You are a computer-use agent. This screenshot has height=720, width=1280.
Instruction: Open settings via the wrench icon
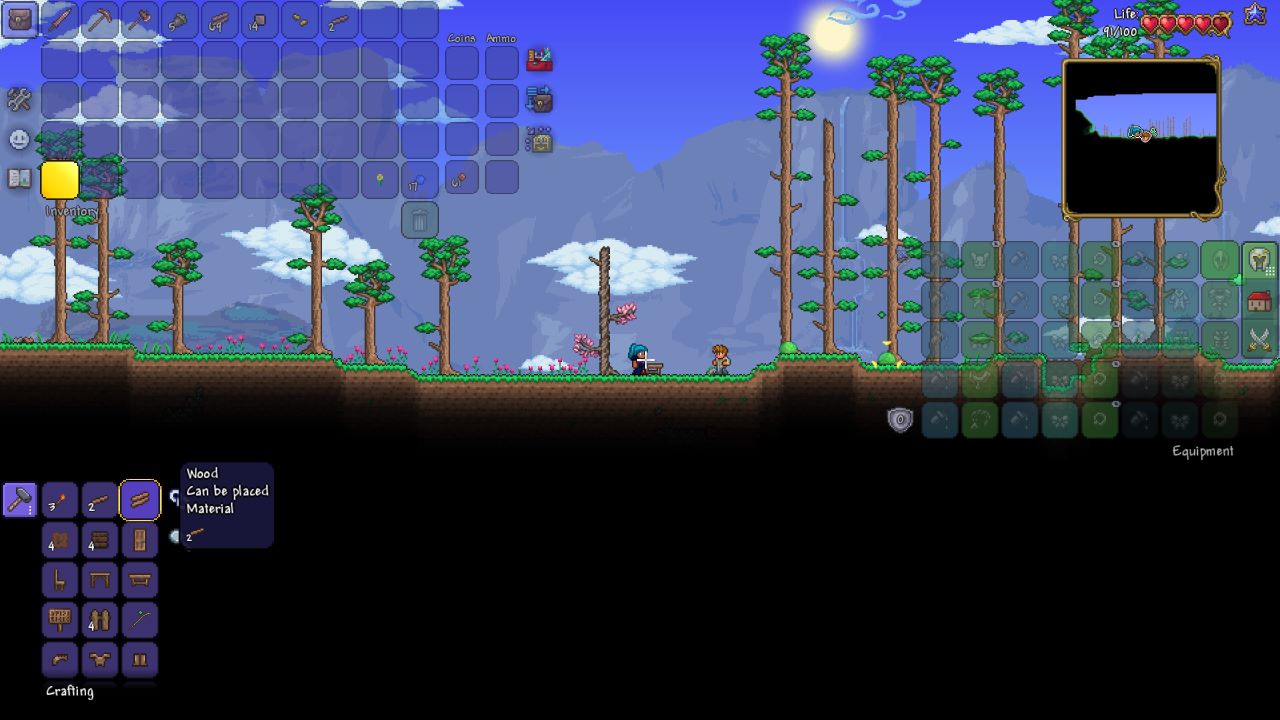(18, 99)
